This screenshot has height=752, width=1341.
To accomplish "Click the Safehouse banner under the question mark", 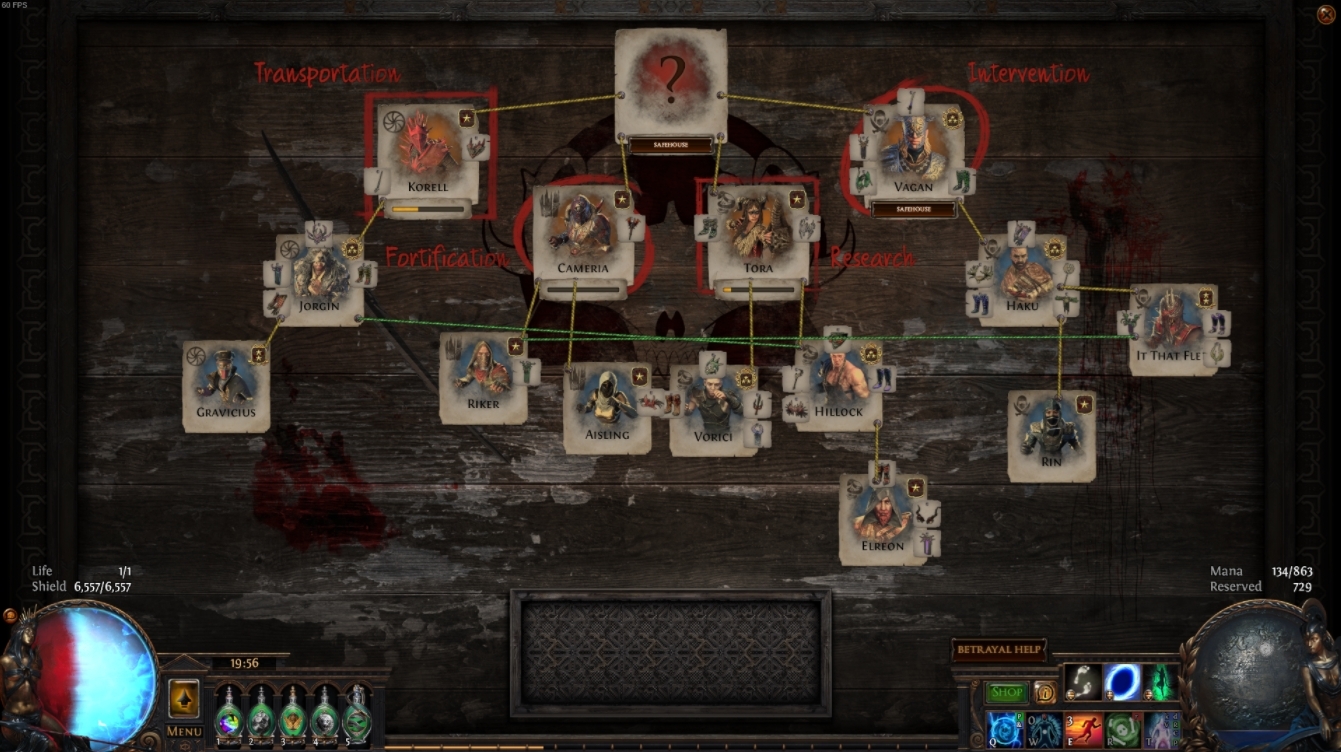I will pyautogui.click(x=672, y=143).
